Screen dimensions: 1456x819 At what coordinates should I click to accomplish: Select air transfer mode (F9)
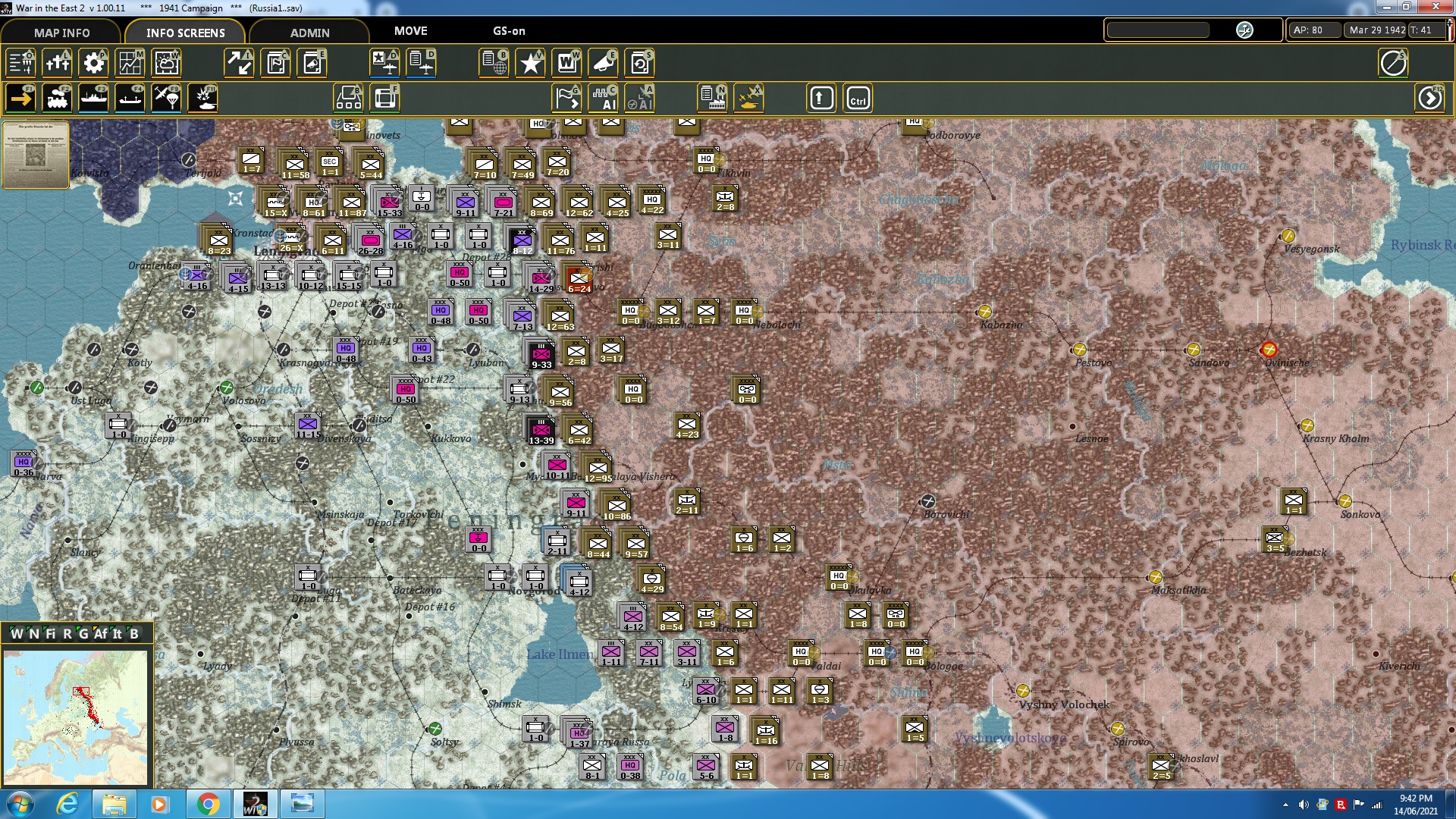click(x=166, y=98)
